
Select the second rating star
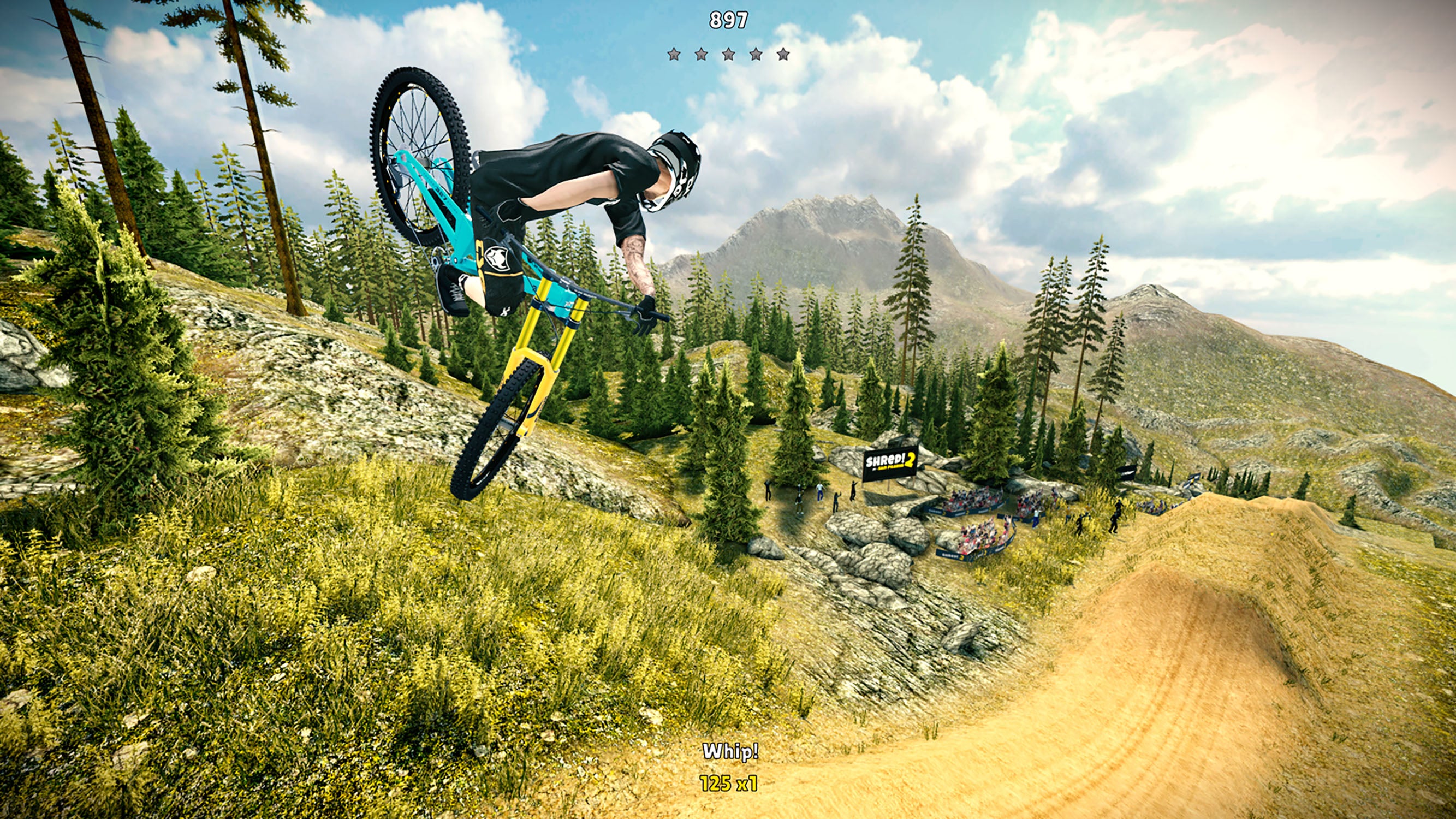[x=702, y=55]
